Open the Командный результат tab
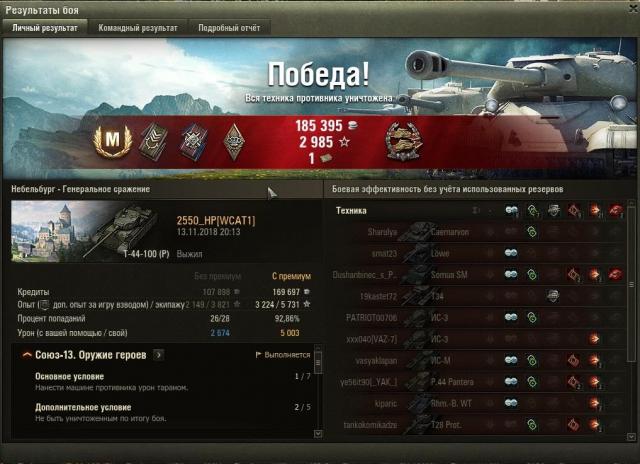The width and height of the screenshot is (640, 464). pyautogui.click(x=138, y=28)
